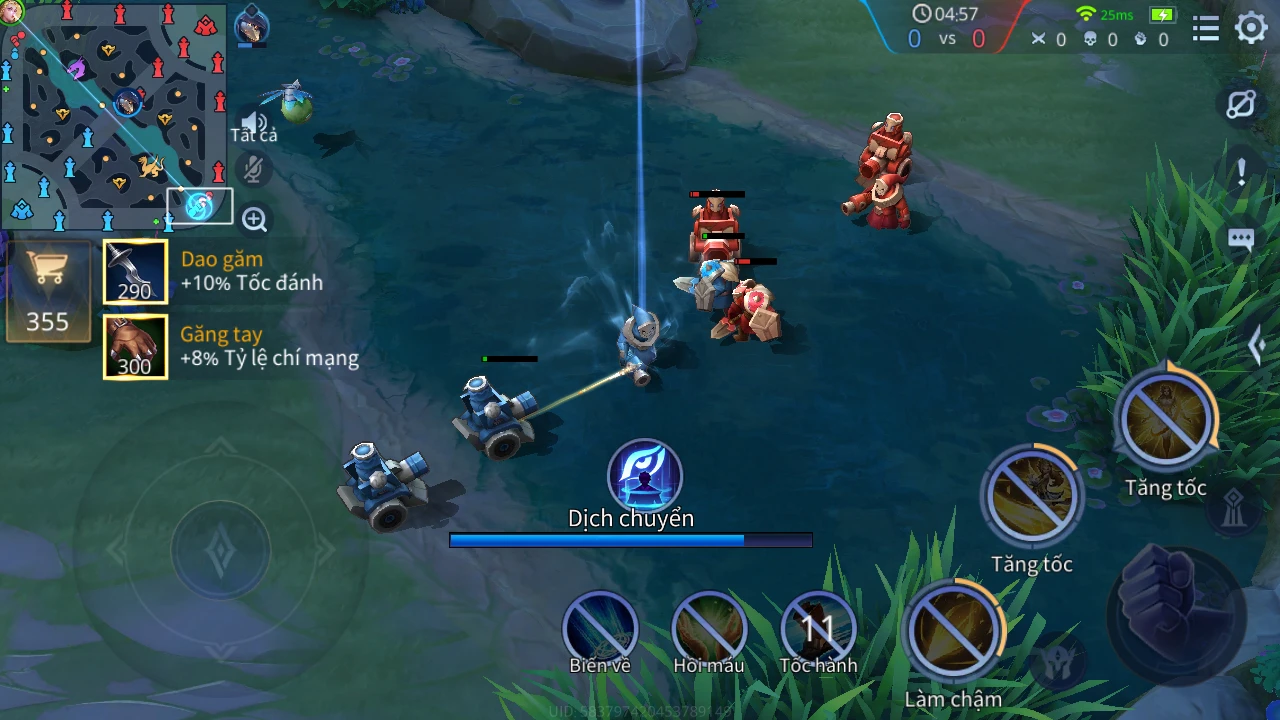Activate the Biến về recall button
Image resolution: width=1280 pixels, height=720 pixels.
click(600, 630)
